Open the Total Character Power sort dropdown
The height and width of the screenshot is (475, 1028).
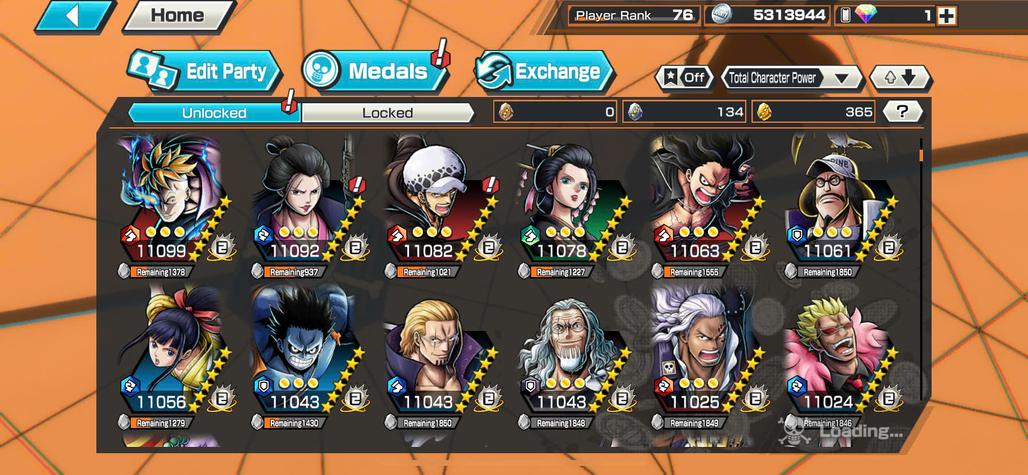pos(791,77)
